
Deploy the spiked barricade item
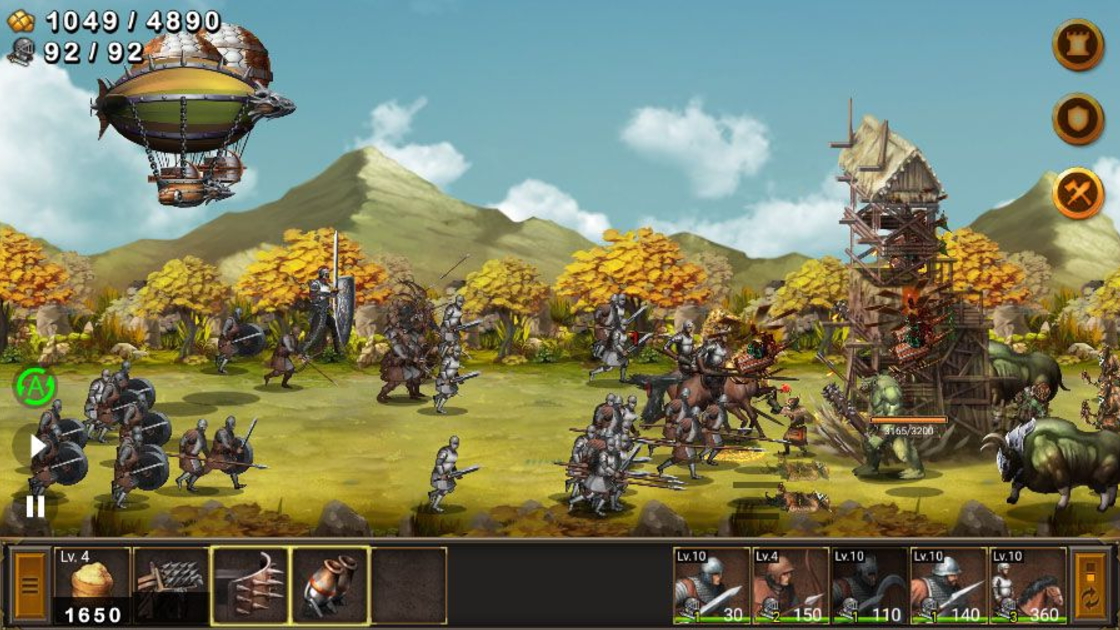tap(171, 585)
